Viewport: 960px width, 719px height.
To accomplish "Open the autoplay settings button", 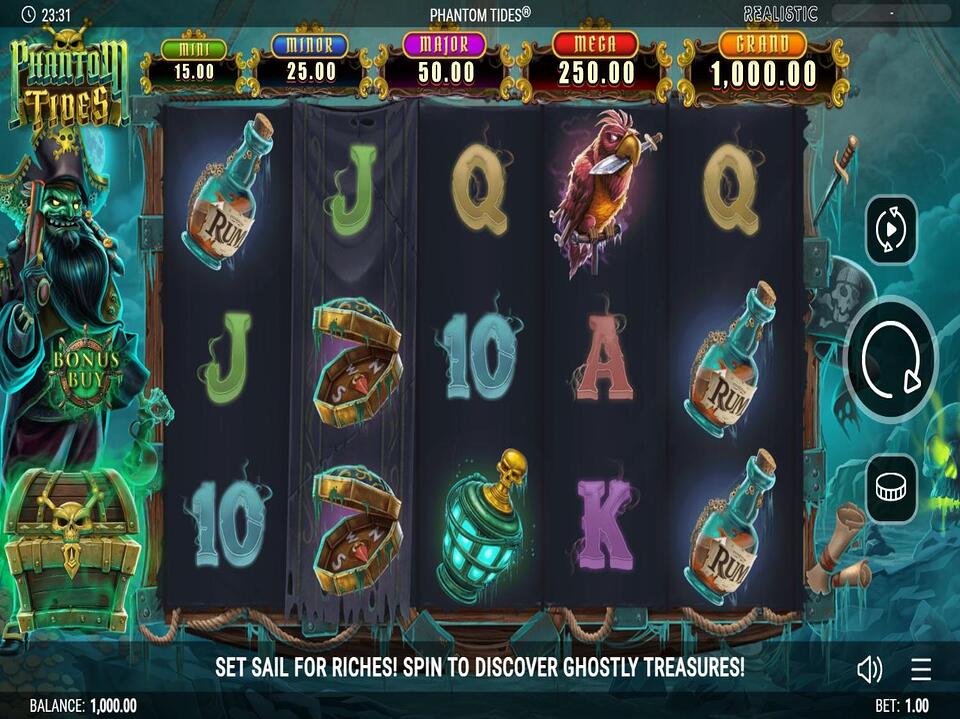I will click(890, 230).
